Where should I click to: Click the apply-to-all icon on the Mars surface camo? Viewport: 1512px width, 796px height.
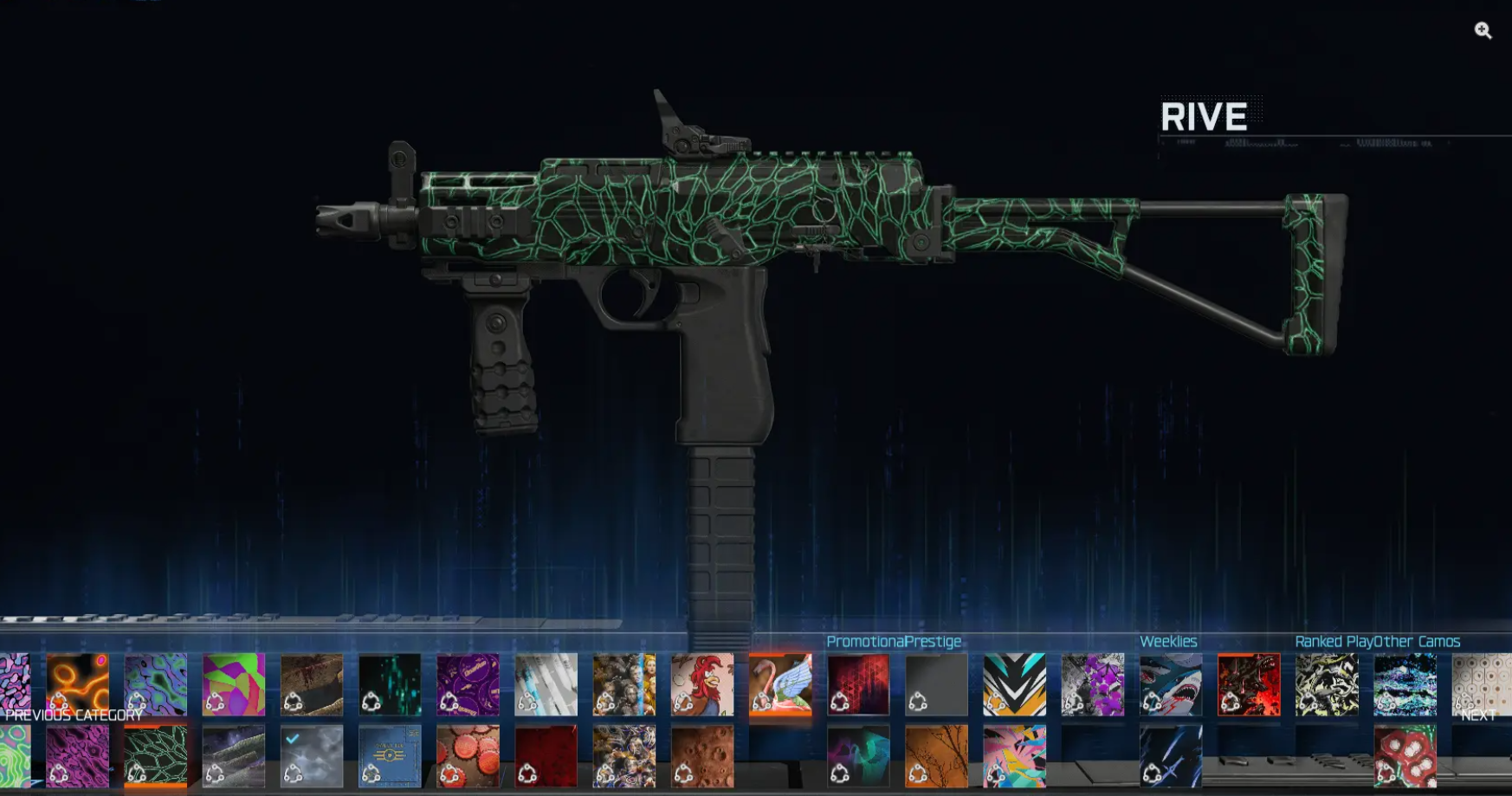click(683, 773)
